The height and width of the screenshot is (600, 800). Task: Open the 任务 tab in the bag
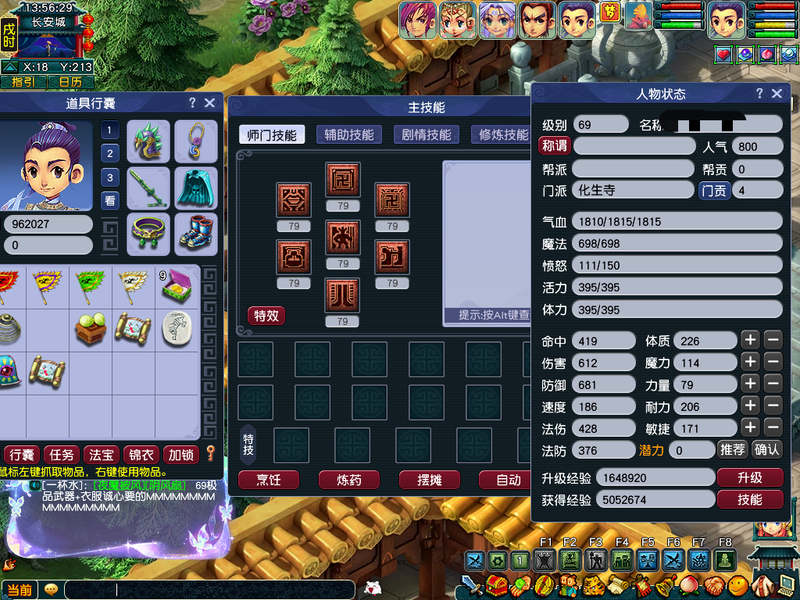click(61, 455)
